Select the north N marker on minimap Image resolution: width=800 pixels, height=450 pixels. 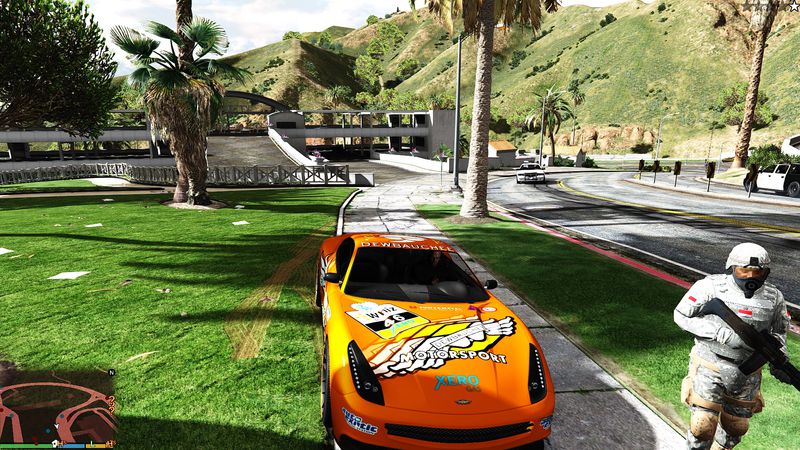click(112, 372)
